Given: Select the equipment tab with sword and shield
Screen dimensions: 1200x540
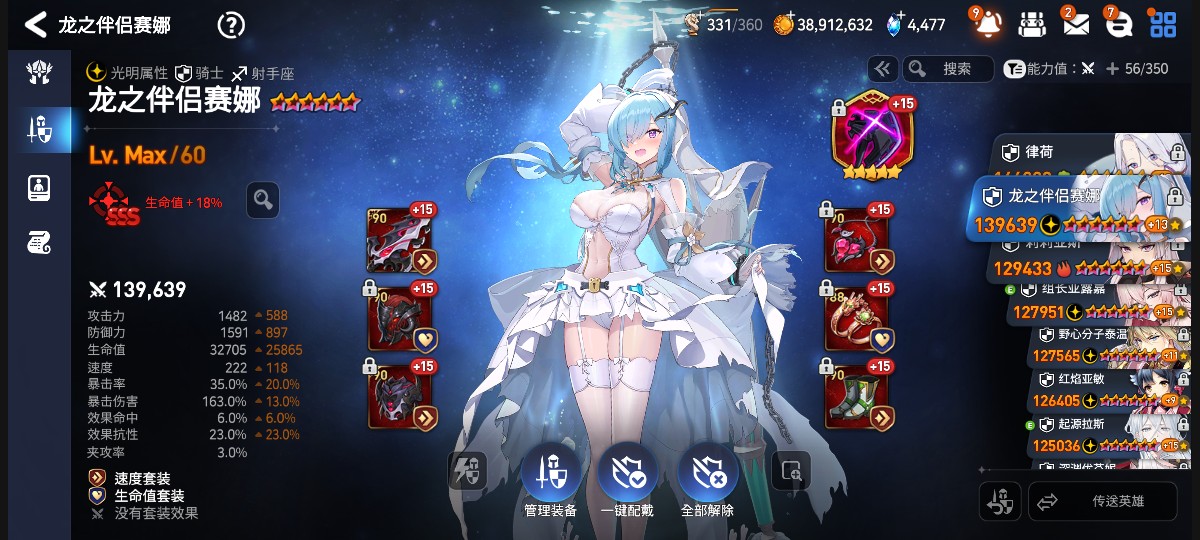Looking at the screenshot, I should click(x=40, y=128).
